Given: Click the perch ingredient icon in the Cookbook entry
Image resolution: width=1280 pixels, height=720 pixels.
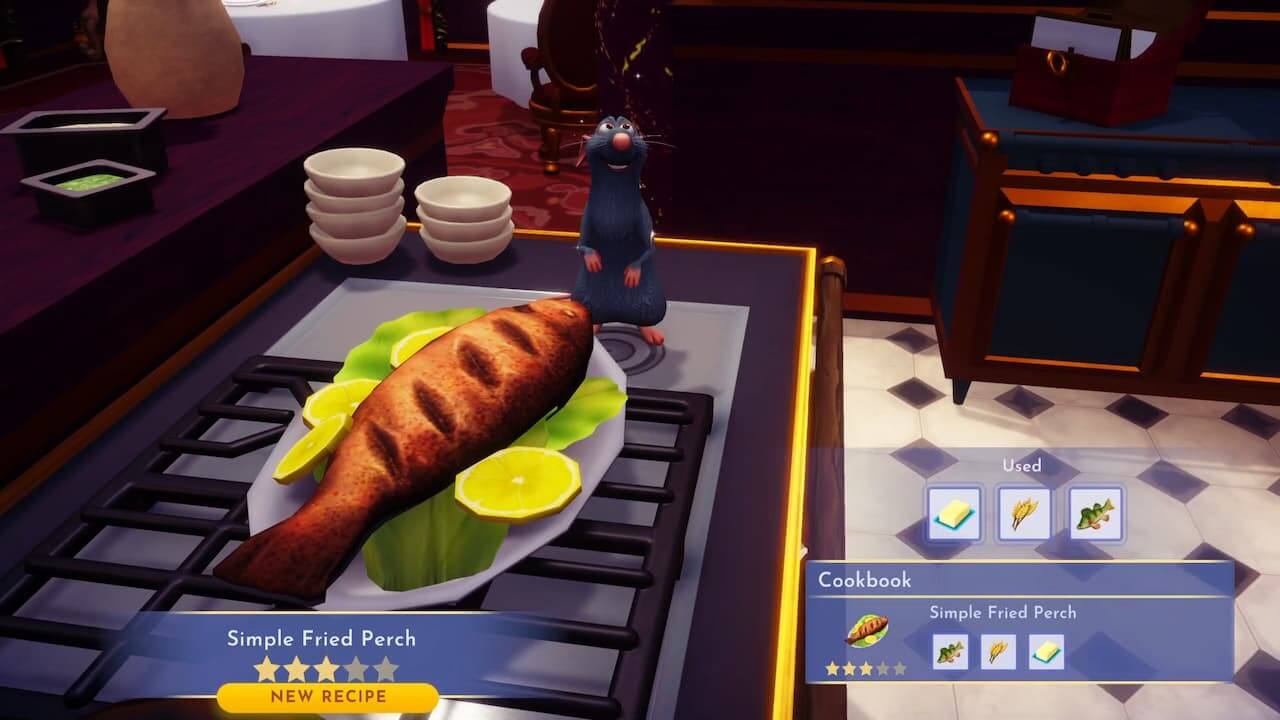Looking at the screenshot, I should (951, 652).
